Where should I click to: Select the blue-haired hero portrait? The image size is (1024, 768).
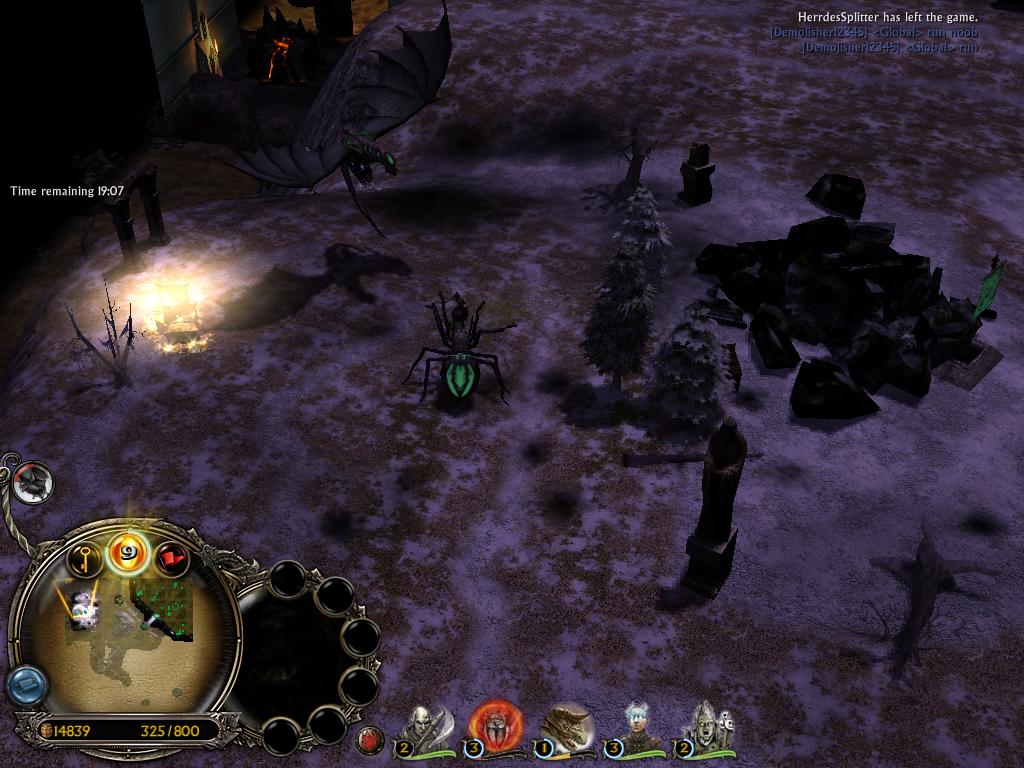click(x=636, y=727)
